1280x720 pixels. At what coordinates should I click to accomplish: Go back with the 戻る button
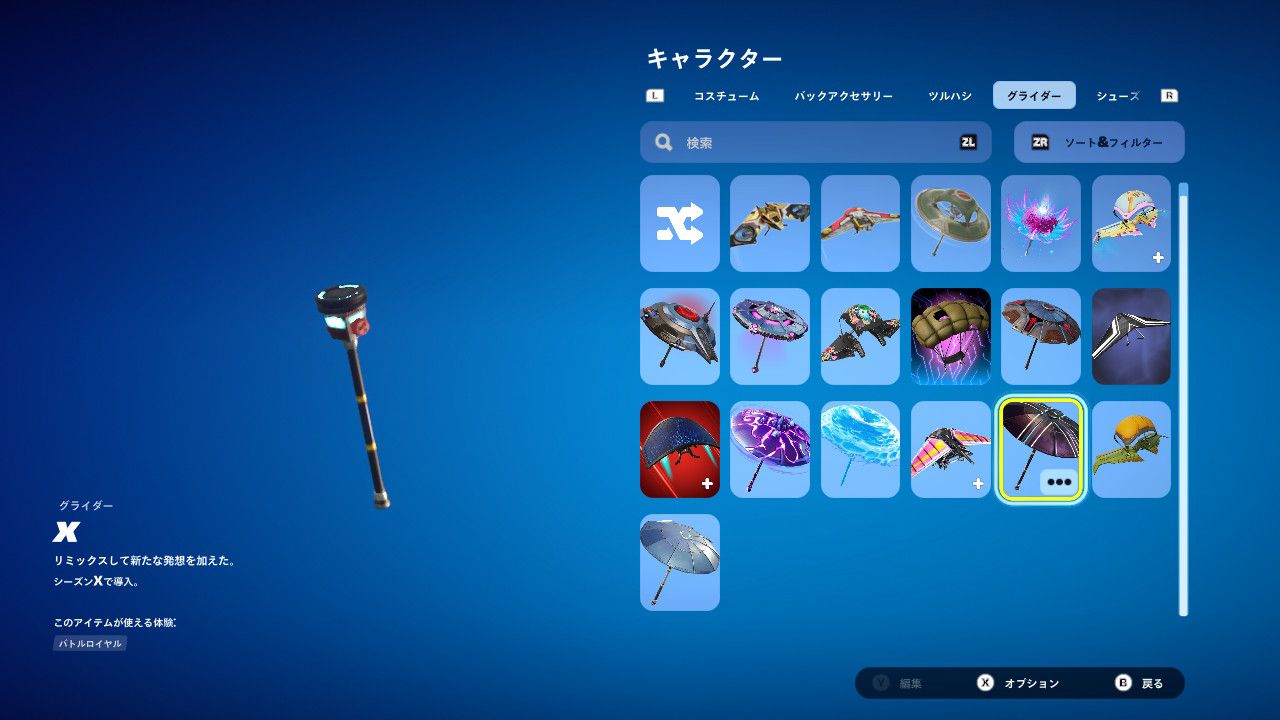pyautogui.click(x=1140, y=683)
